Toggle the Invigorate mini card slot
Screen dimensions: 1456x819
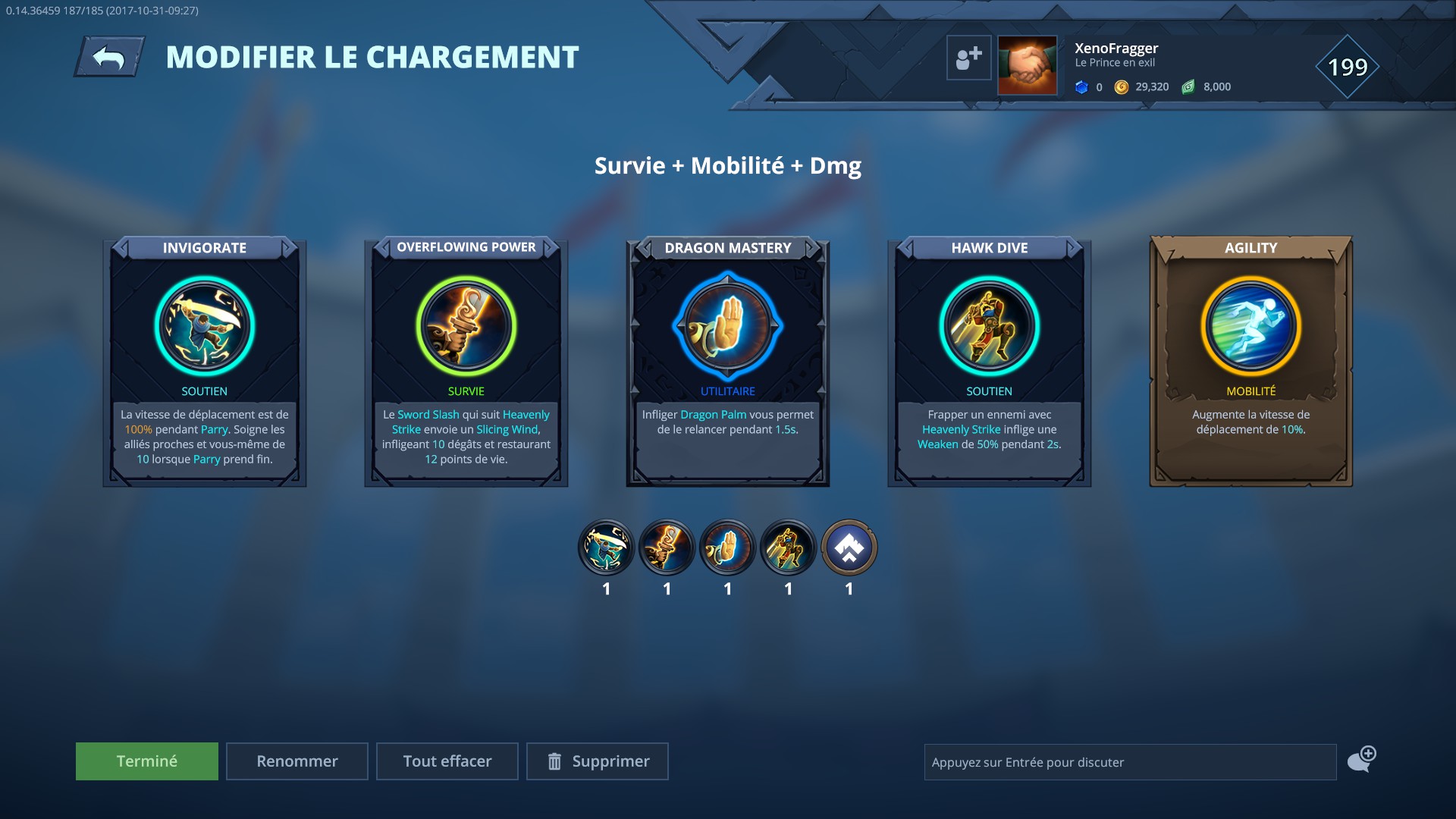click(606, 546)
